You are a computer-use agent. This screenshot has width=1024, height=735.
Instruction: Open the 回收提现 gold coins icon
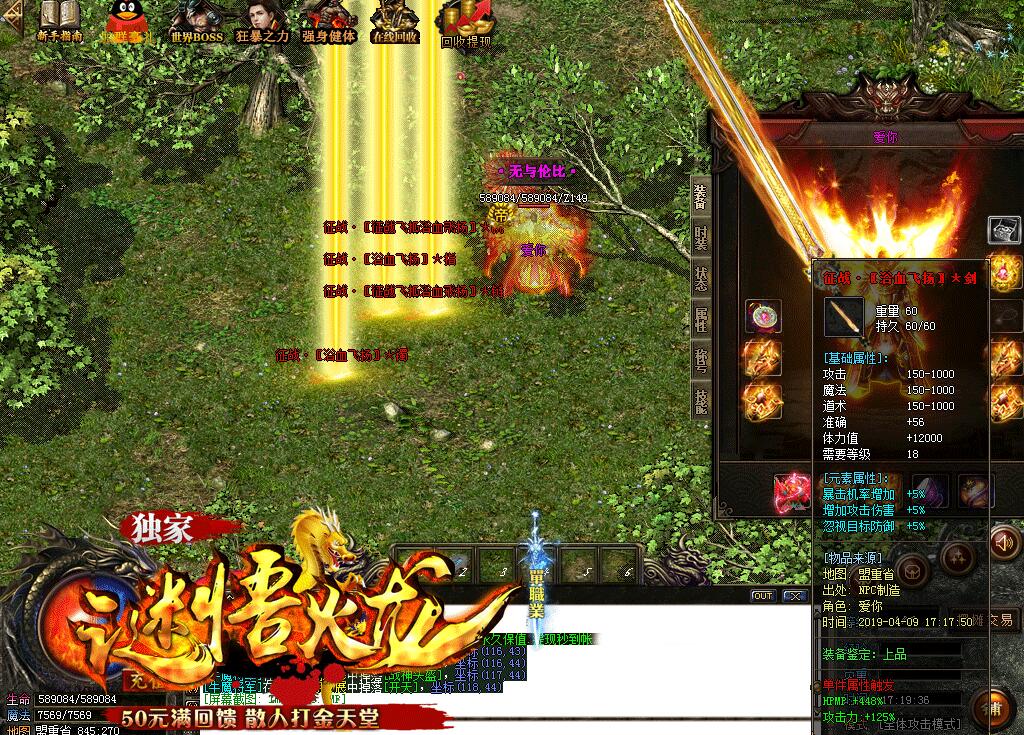tap(466, 22)
